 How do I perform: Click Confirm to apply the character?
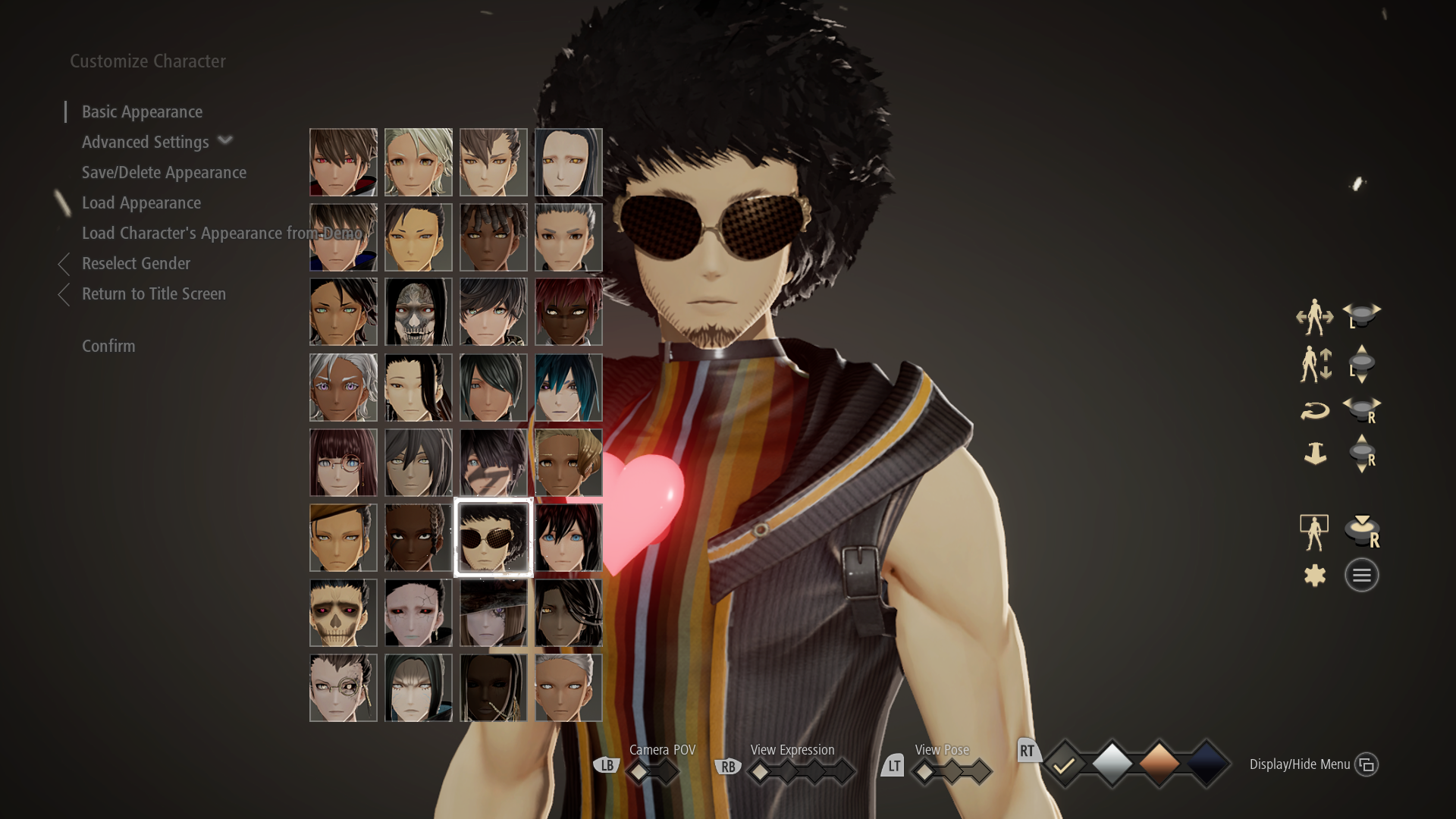click(x=108, y=346)
